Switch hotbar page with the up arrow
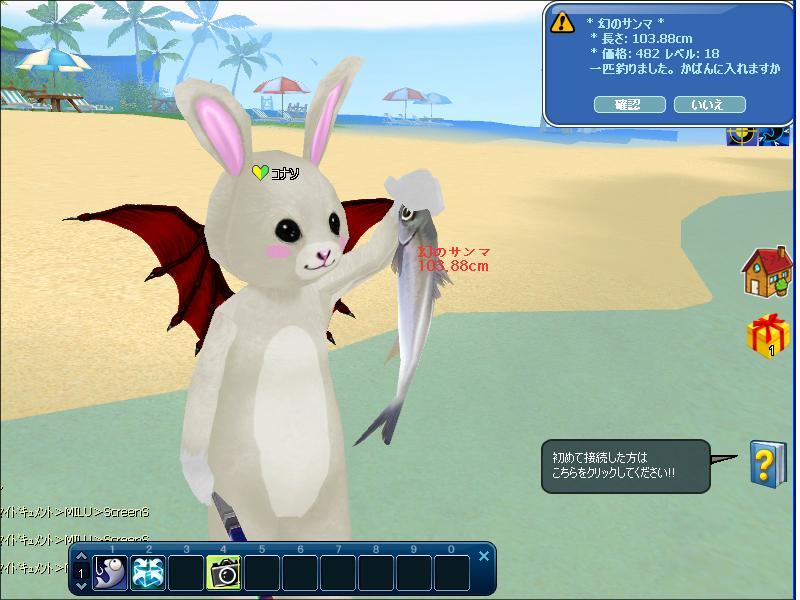This screenshot has width=800, height=600. pos(81,558)
